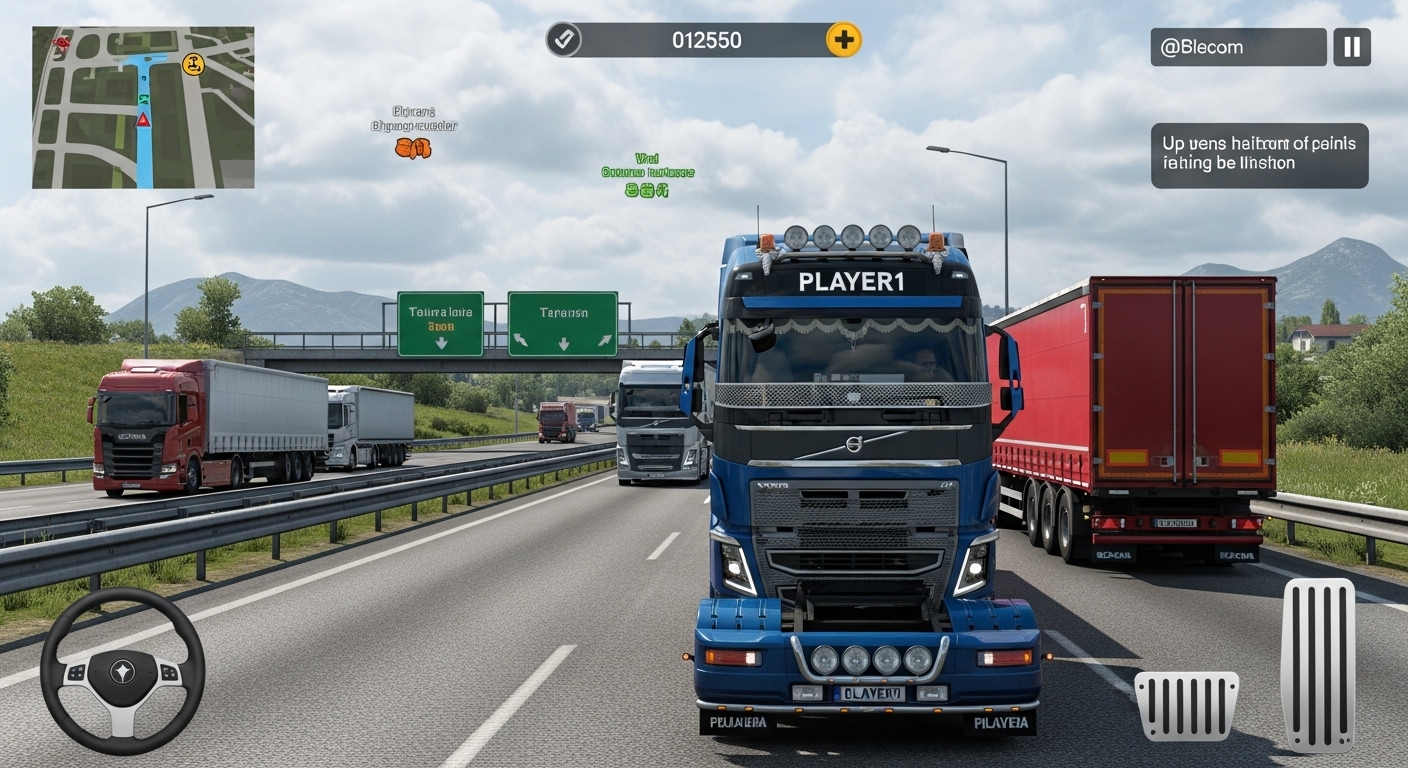Tap the yellow waypoint marker on the minimap

[x=192, y=63]
